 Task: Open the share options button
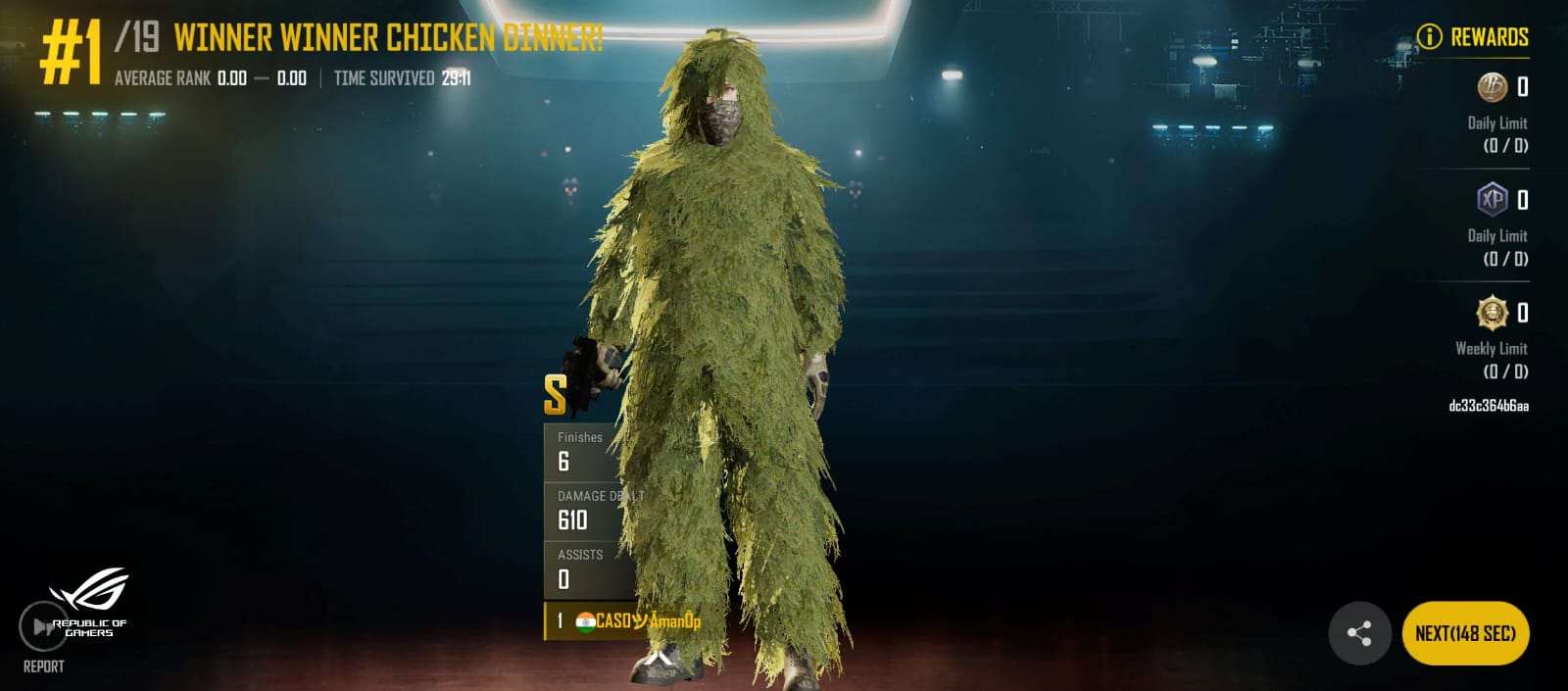point(1359,633)
